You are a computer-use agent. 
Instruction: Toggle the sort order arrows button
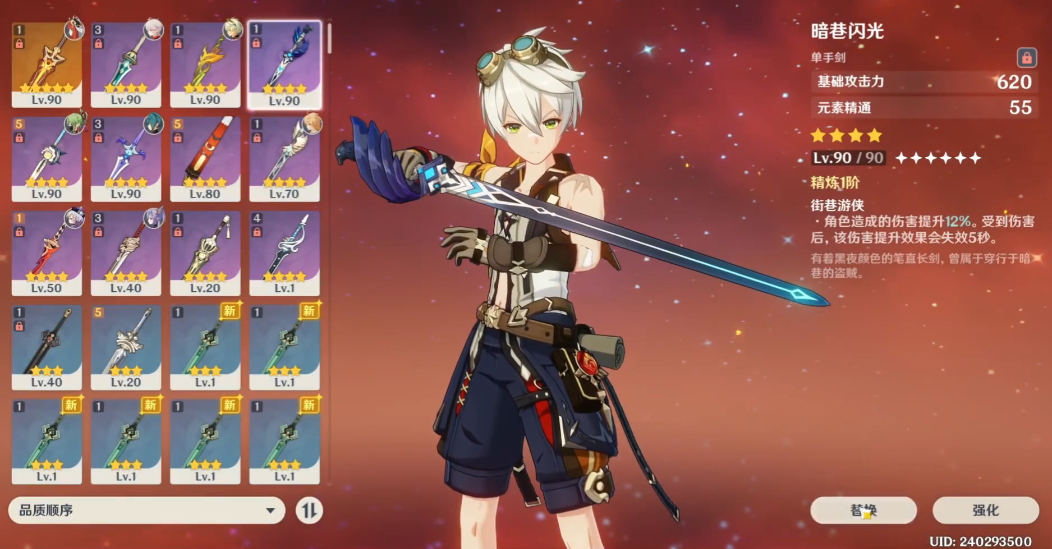(x=310, y=511)
